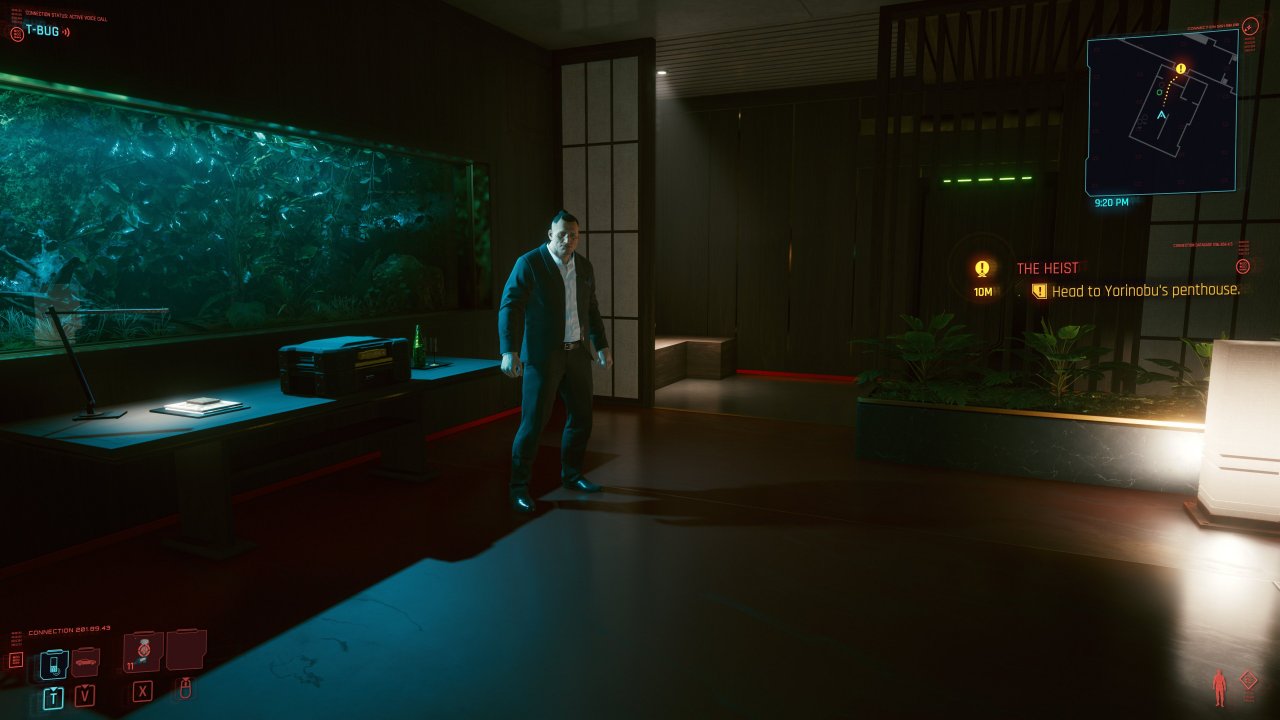Click the T-BUG caller icon
The height and width of the screenshot is (720, 1280).
coord(17,33)
